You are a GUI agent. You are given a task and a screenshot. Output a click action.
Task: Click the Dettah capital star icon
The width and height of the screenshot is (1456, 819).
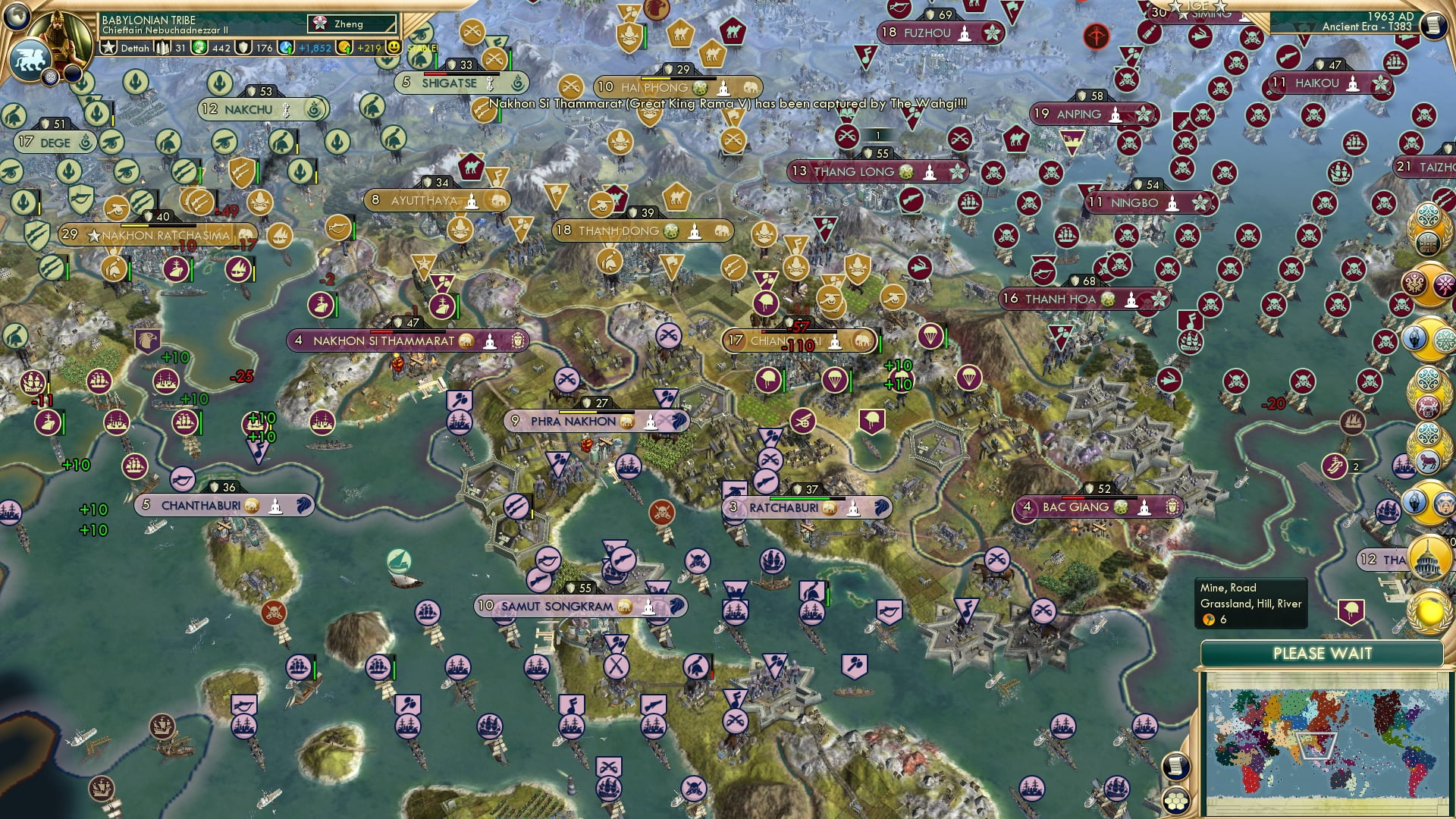tap(109, 48)
